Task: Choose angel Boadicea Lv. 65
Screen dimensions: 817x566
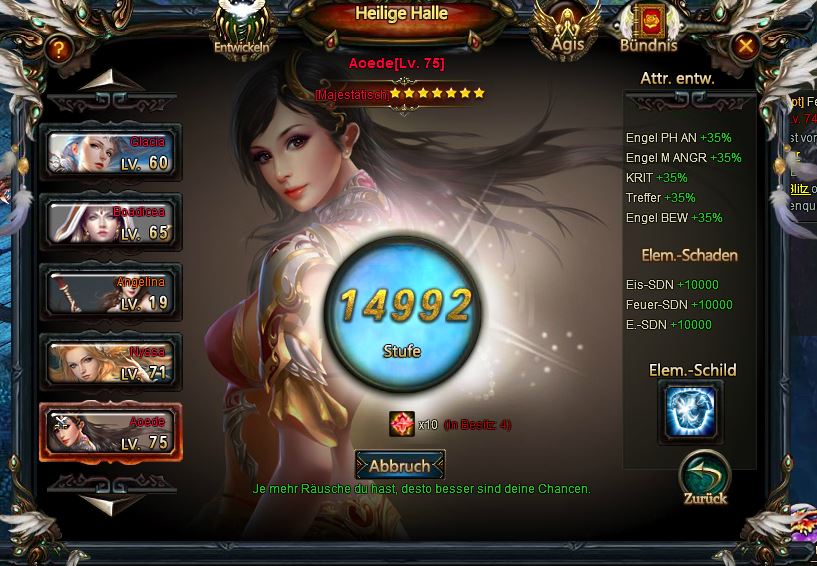Action: point(110,223)
